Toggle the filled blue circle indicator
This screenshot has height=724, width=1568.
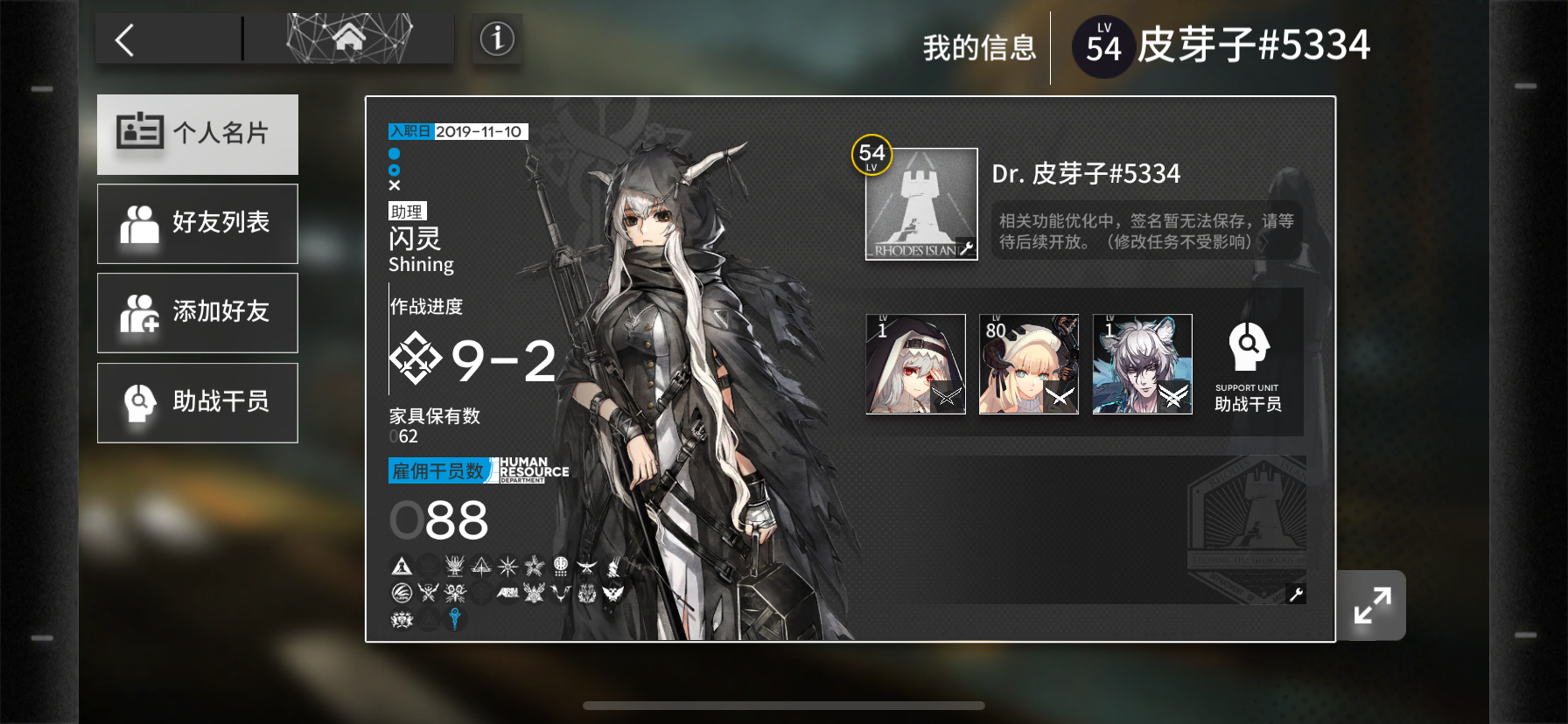click(x=395, y=153)
